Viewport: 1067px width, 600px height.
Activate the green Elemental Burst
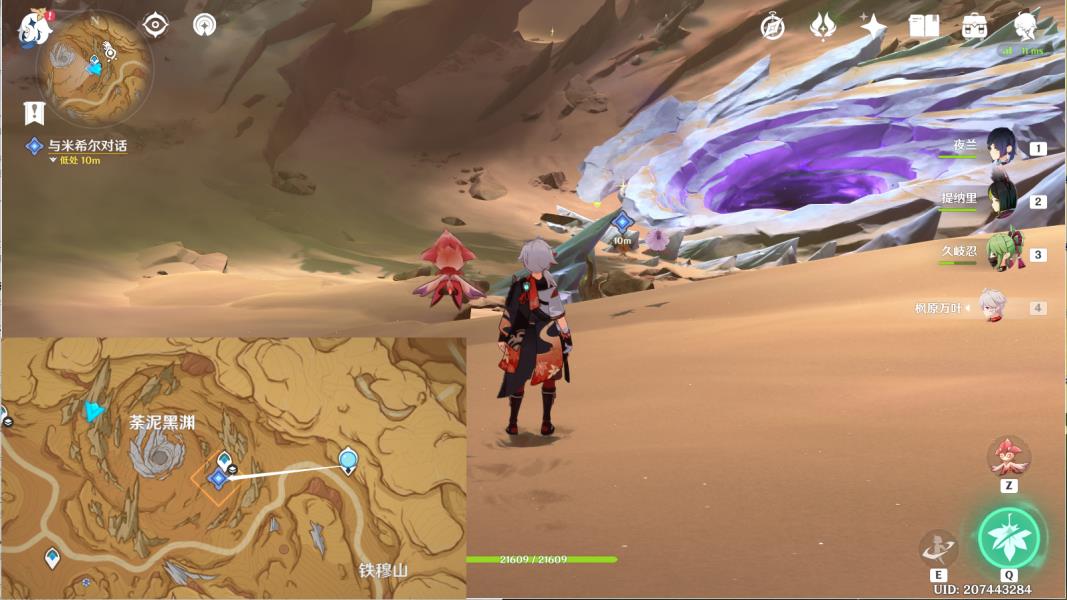[1009, 538]
